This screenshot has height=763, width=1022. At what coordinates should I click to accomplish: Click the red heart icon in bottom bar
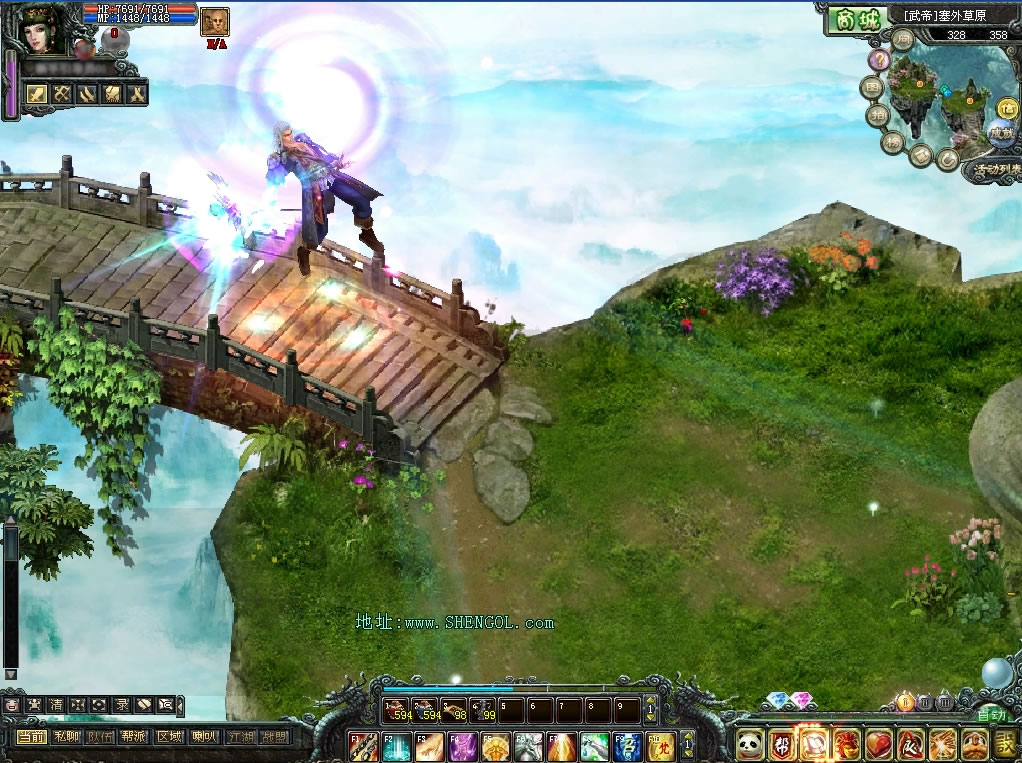coord(878,744)
